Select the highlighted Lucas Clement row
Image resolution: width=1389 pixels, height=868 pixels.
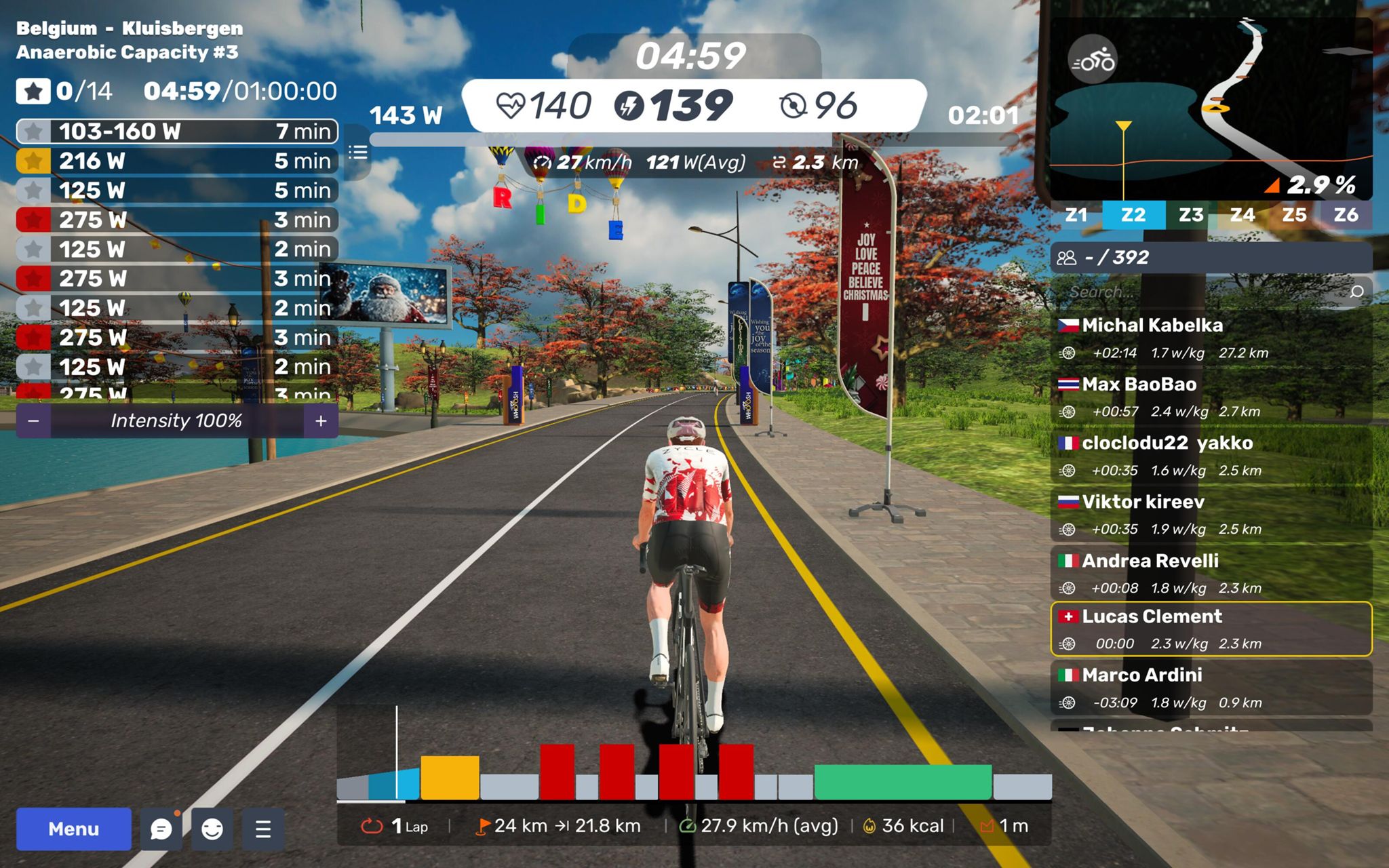click(1211, 629)
